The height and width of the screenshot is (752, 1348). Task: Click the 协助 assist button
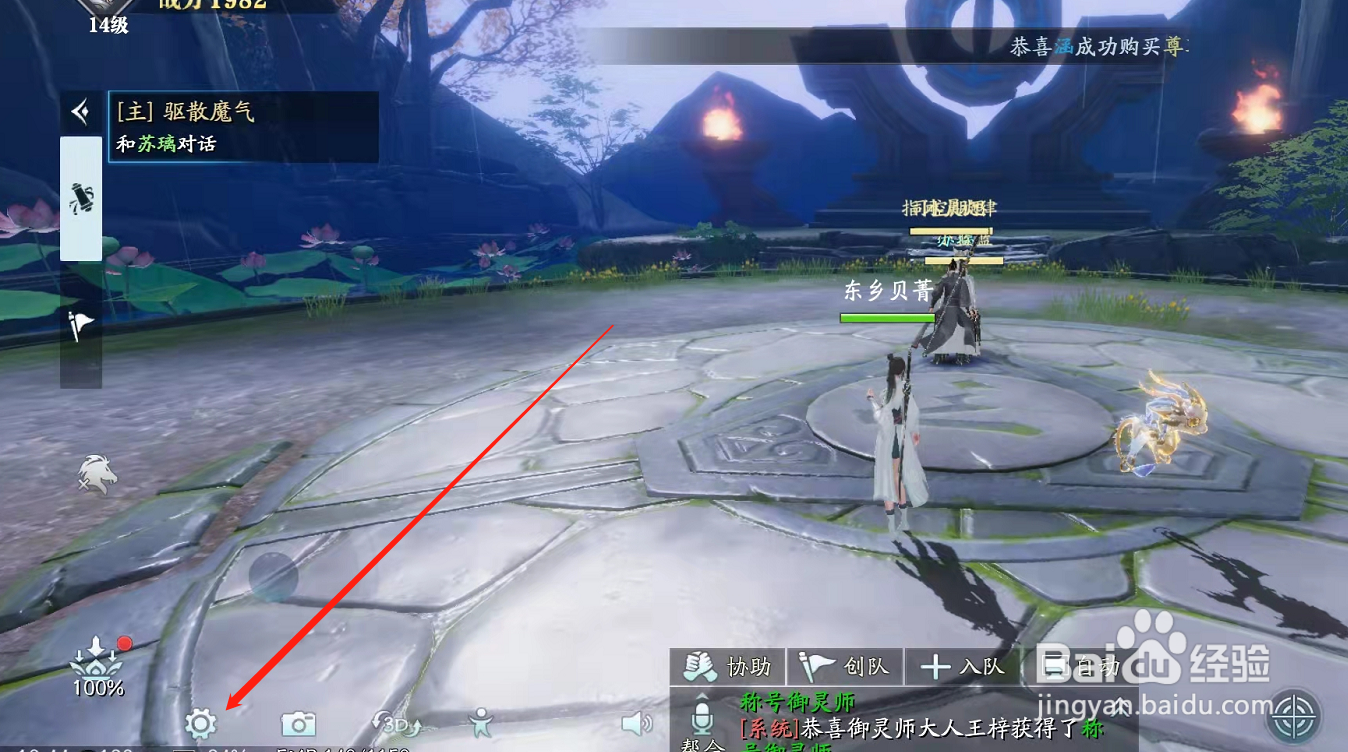click(x=731, y=667)
